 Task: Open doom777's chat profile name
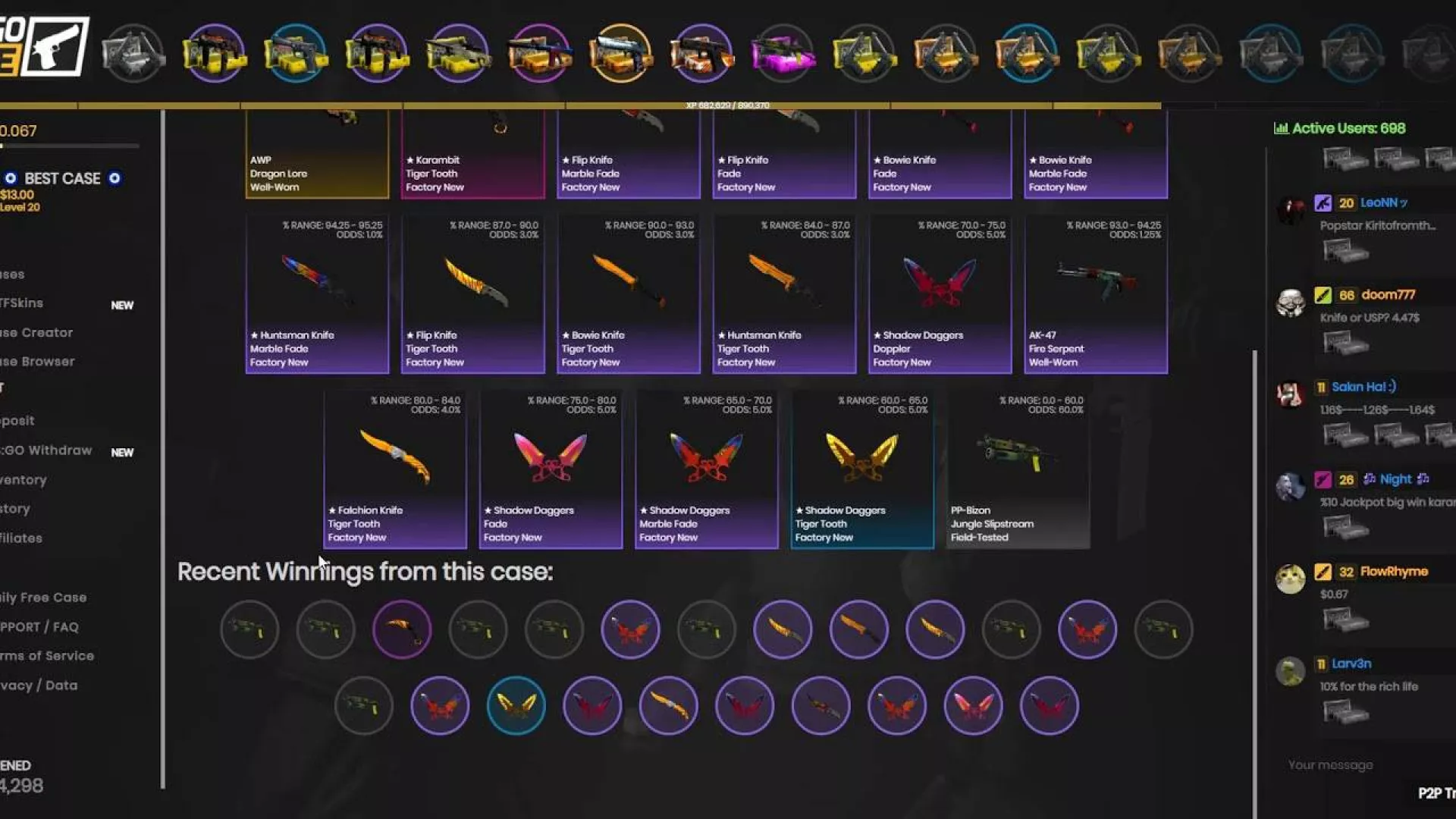tap(1388, 295)
